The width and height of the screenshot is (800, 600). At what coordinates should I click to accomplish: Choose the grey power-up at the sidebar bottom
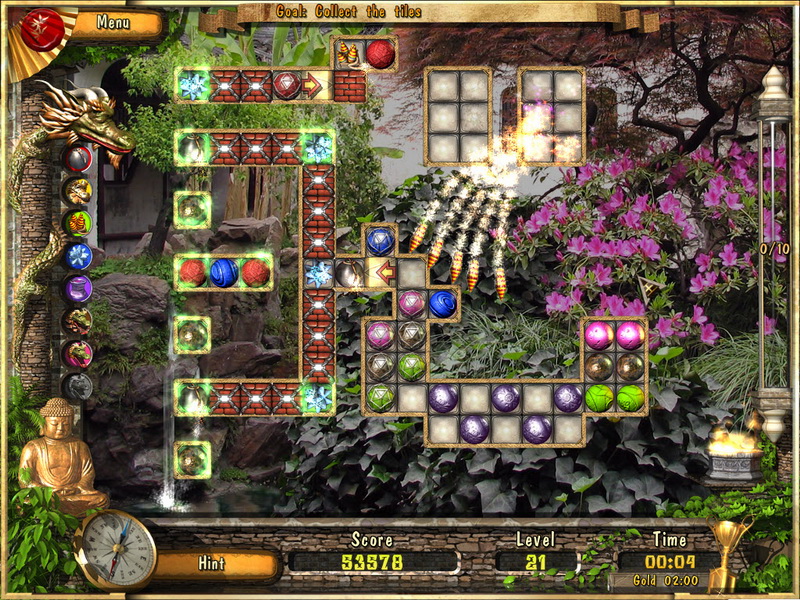tap(78, 385)
